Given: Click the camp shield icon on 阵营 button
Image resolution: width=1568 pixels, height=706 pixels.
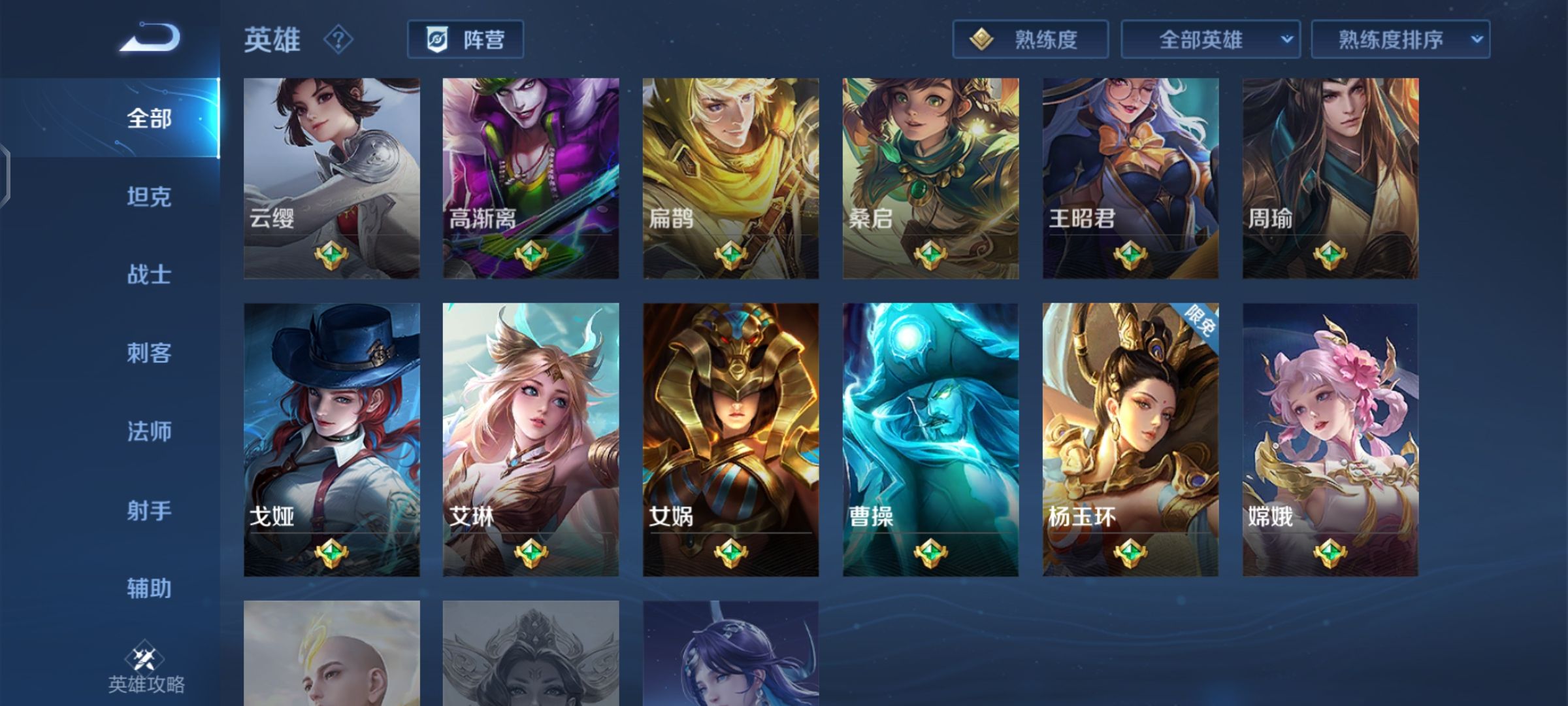Looking at the screenshot, I should (439, 39).
